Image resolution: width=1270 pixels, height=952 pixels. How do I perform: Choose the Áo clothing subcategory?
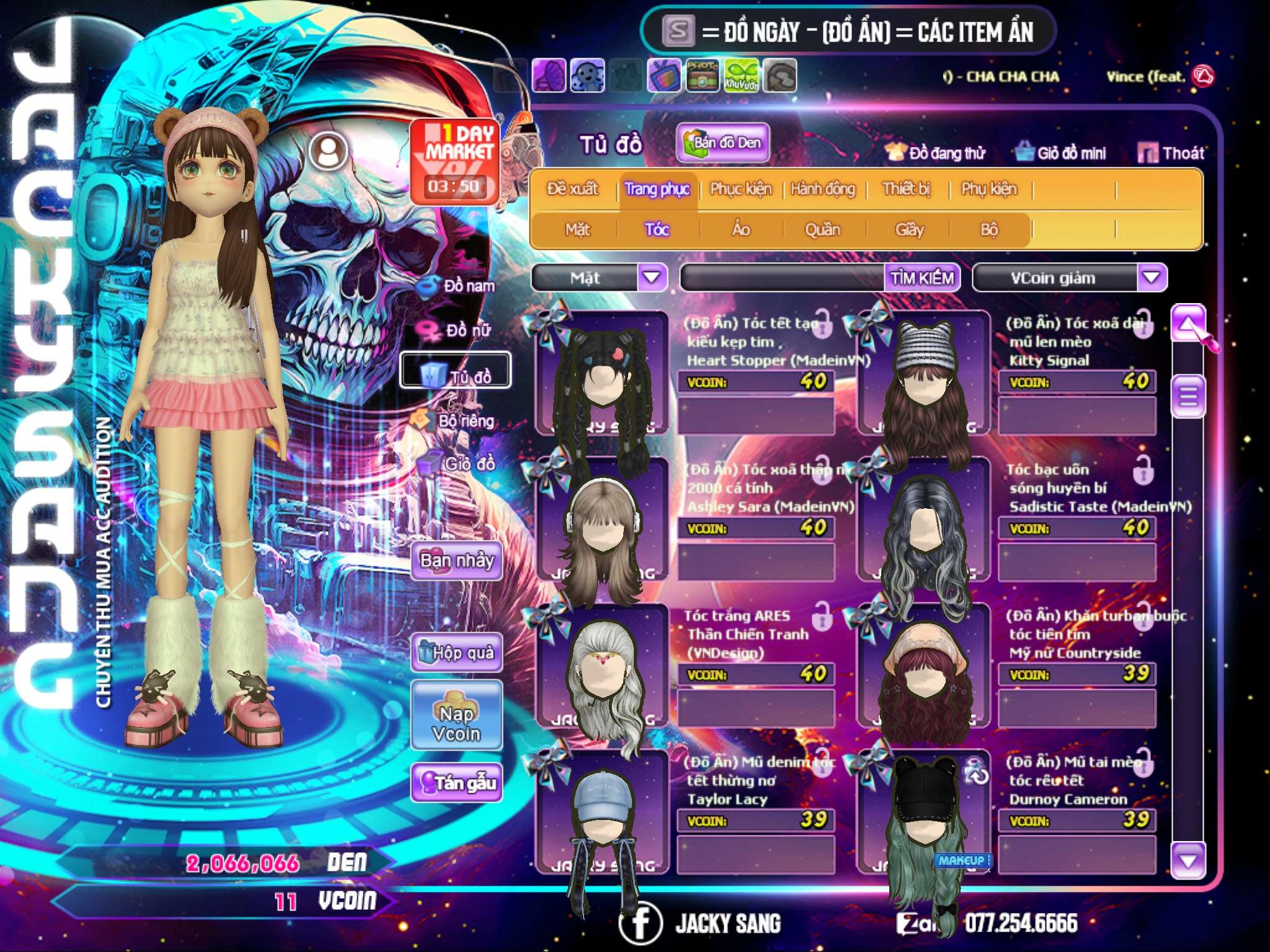click(740, 230)
